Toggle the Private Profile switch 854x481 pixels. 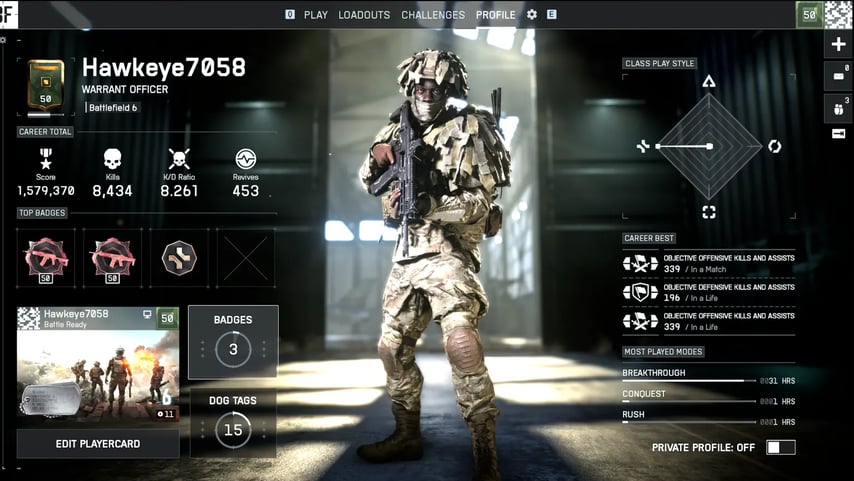click(x=781, y=447)
